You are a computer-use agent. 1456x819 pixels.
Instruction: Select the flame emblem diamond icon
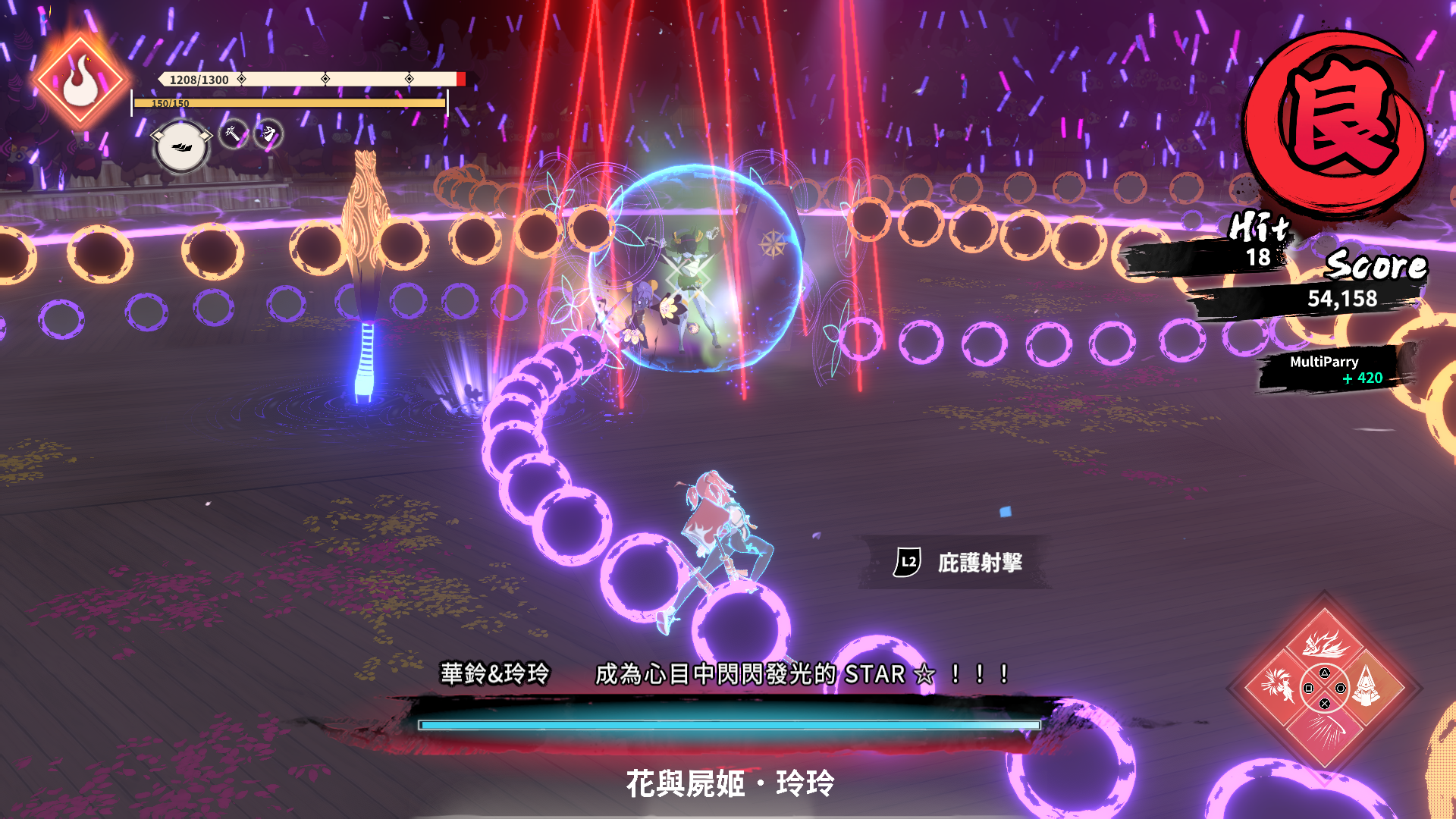pyautogui.click(x=80, y=80)
